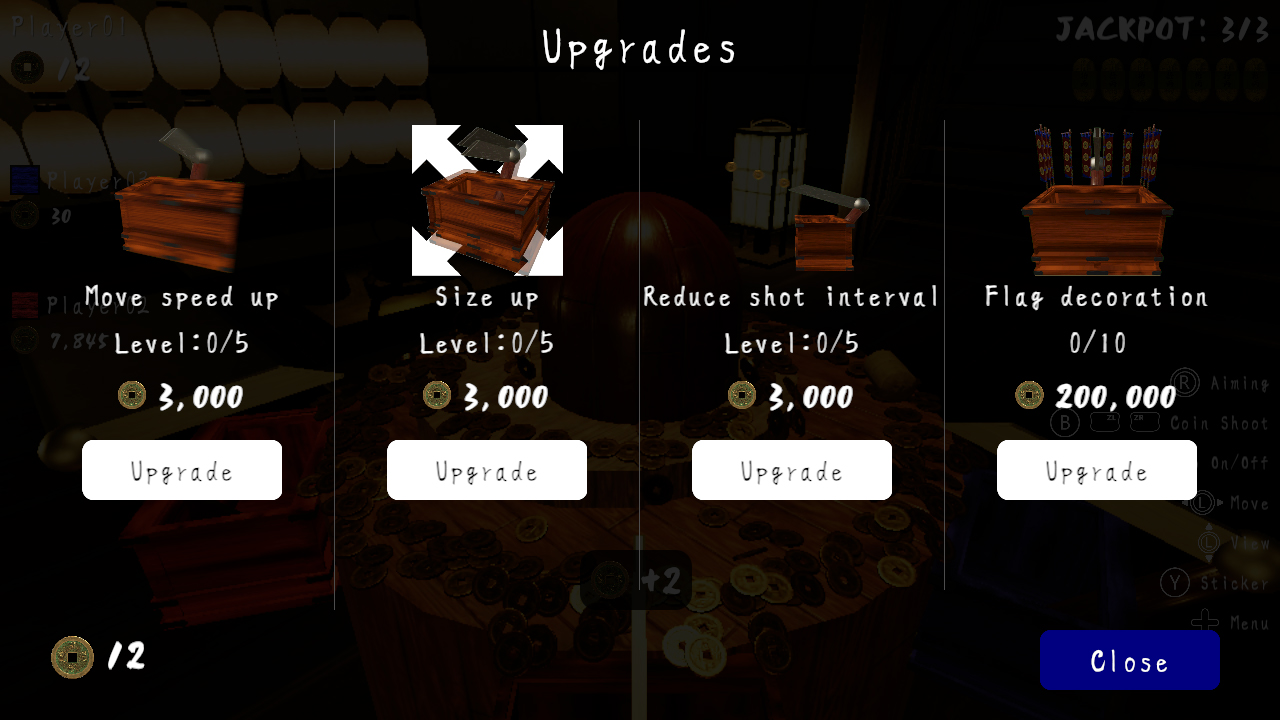Click the Y Sticker control icon
This screenshot has height=720, width=1280.
point(1175,583)
